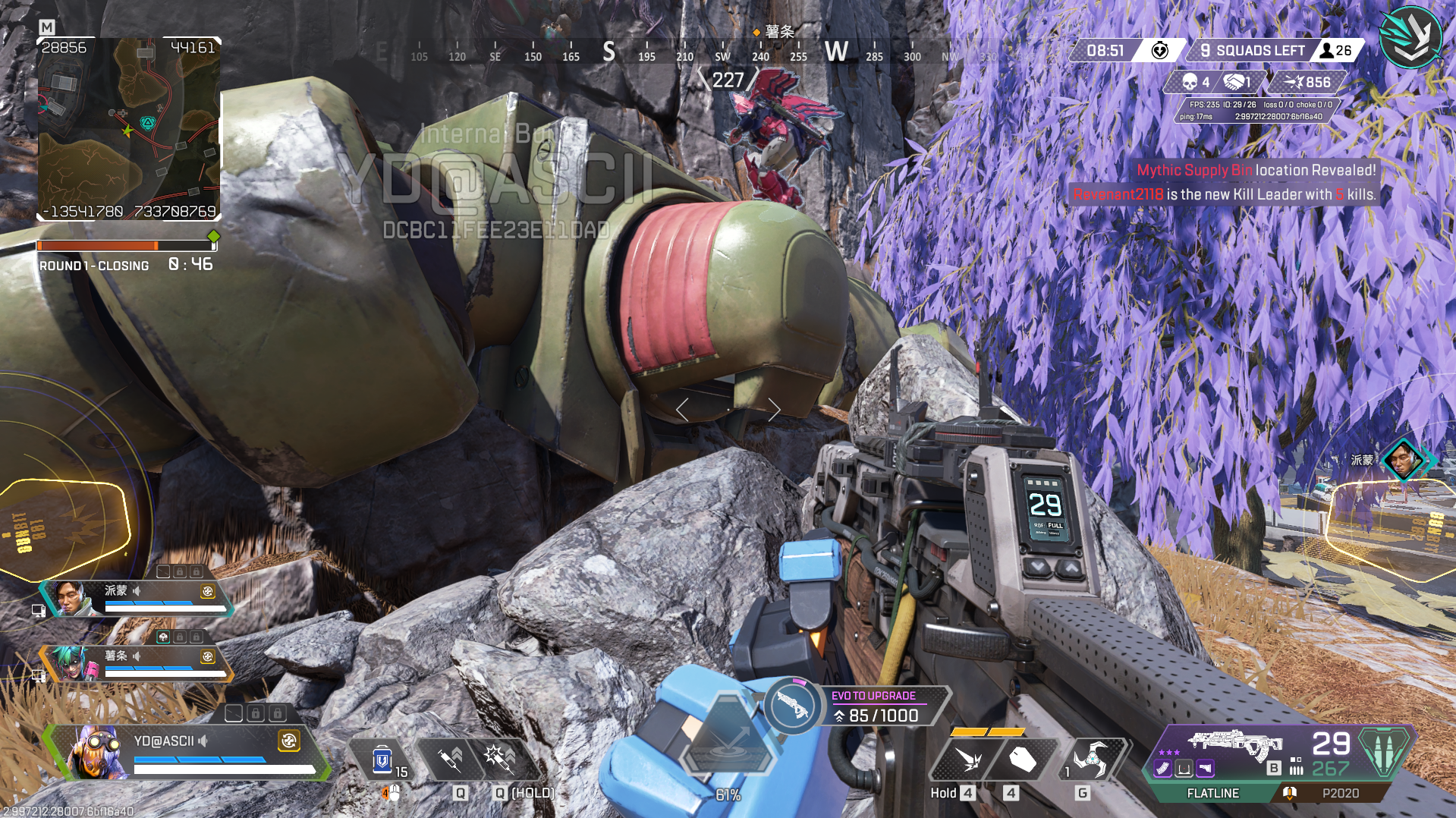Select the winged dagger ability slot
This screenshot has width=1456, height=818.
[968, 759]
